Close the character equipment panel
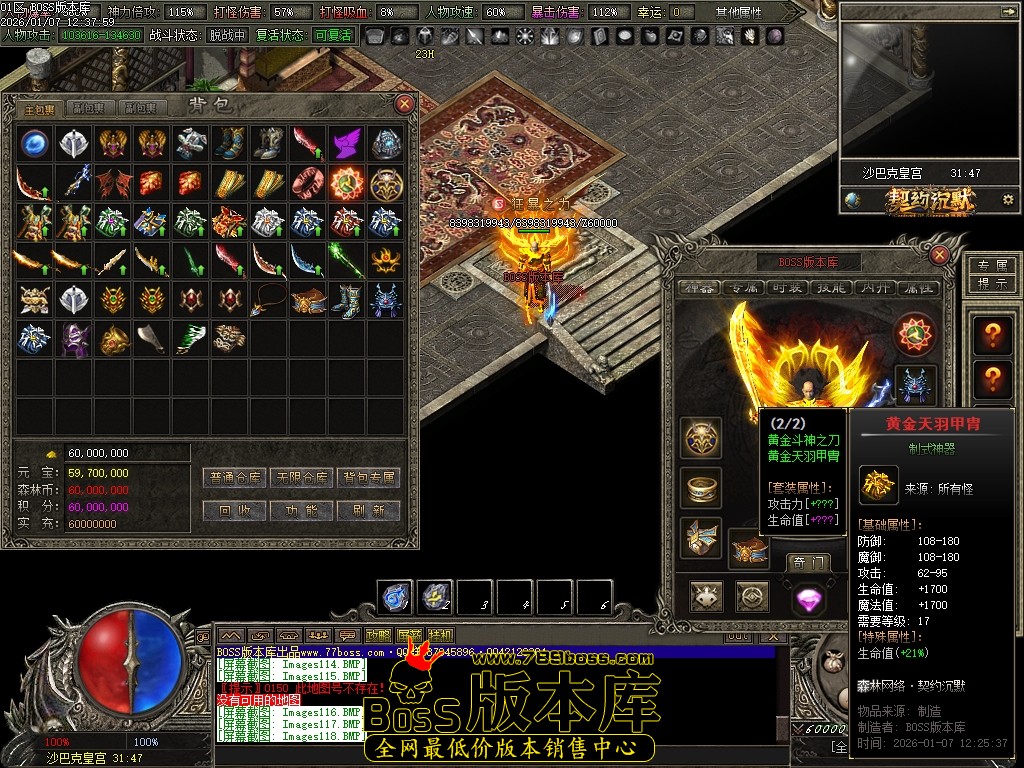 [939, 255]
